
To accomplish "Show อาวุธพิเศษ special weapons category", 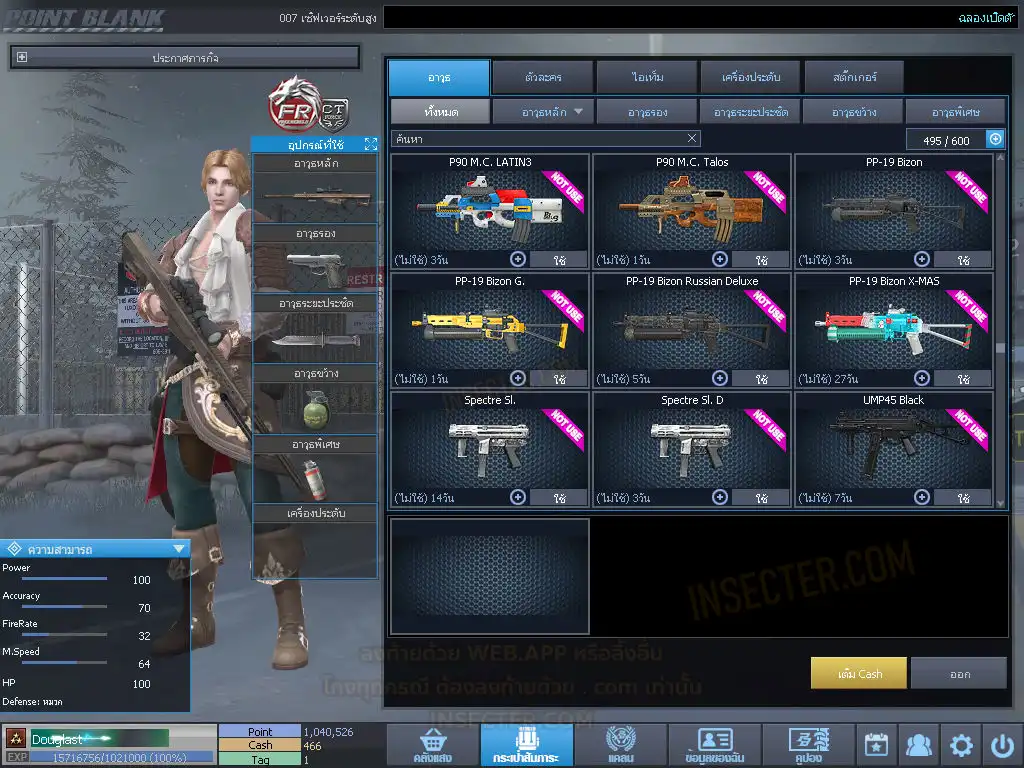I will click(x=955, y=111).
